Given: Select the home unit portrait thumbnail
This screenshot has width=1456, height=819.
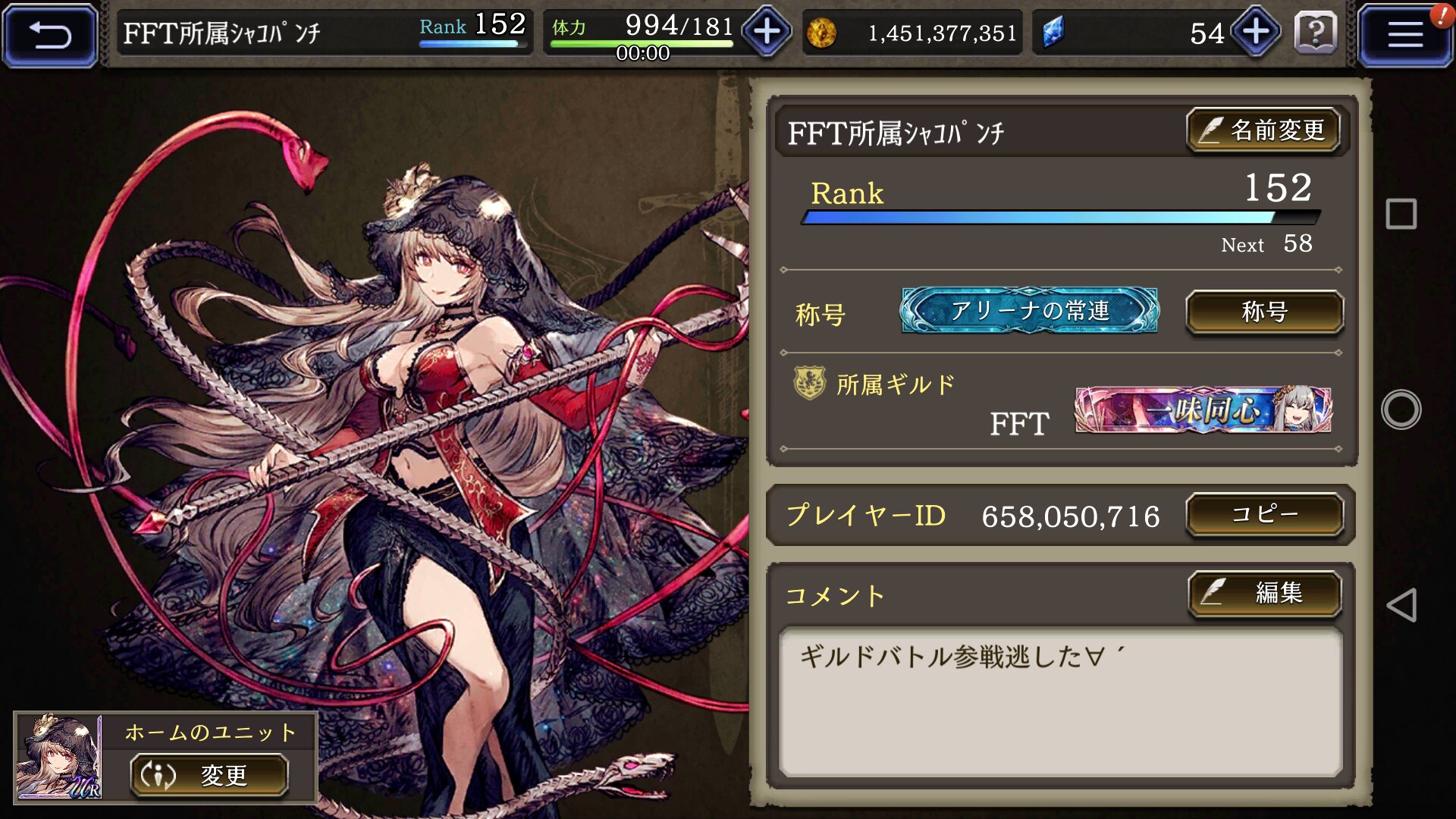Looking at the screenshot, I should (59, 757).
